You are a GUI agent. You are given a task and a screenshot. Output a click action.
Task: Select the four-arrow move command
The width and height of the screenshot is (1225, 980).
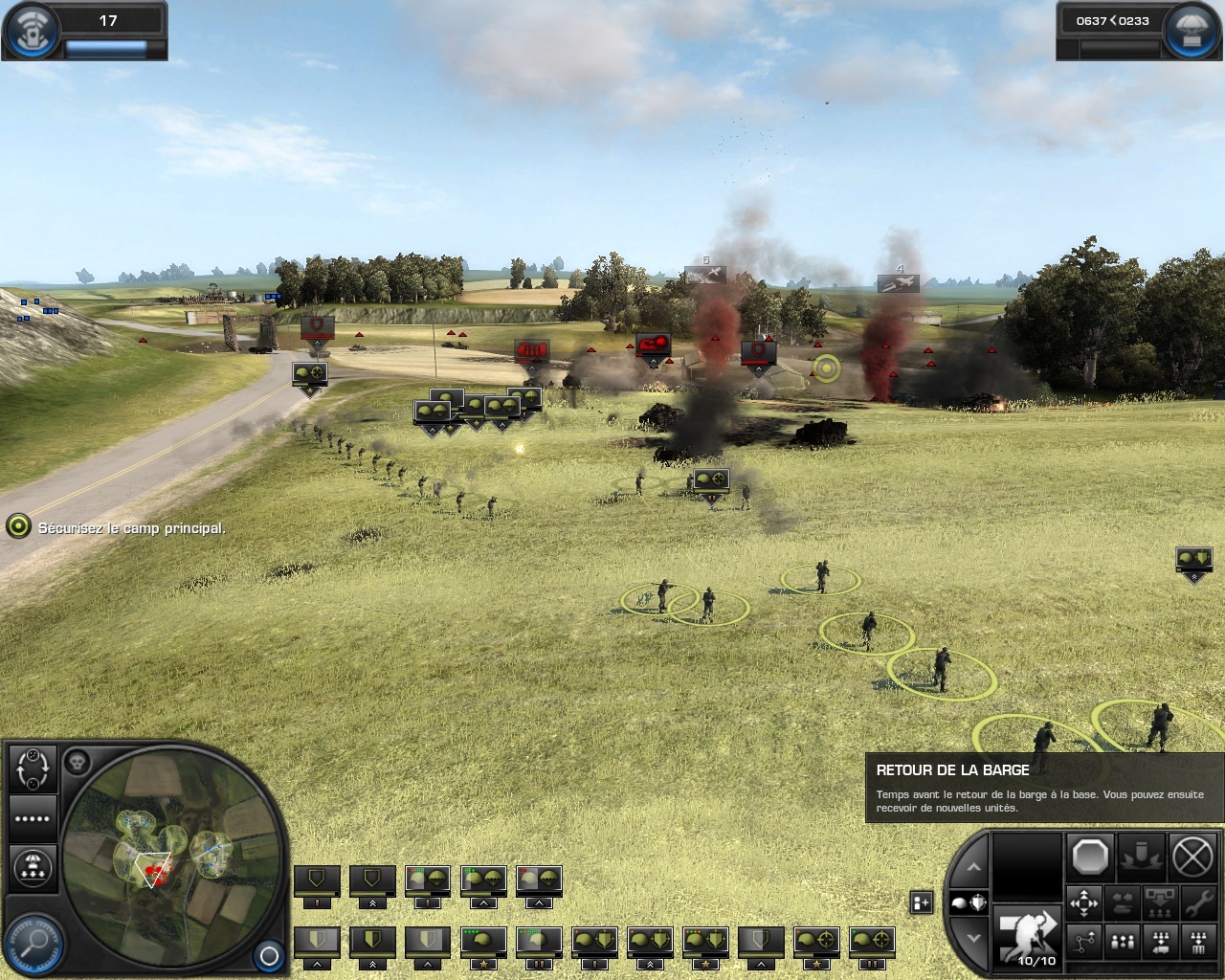click(1084, 902)
